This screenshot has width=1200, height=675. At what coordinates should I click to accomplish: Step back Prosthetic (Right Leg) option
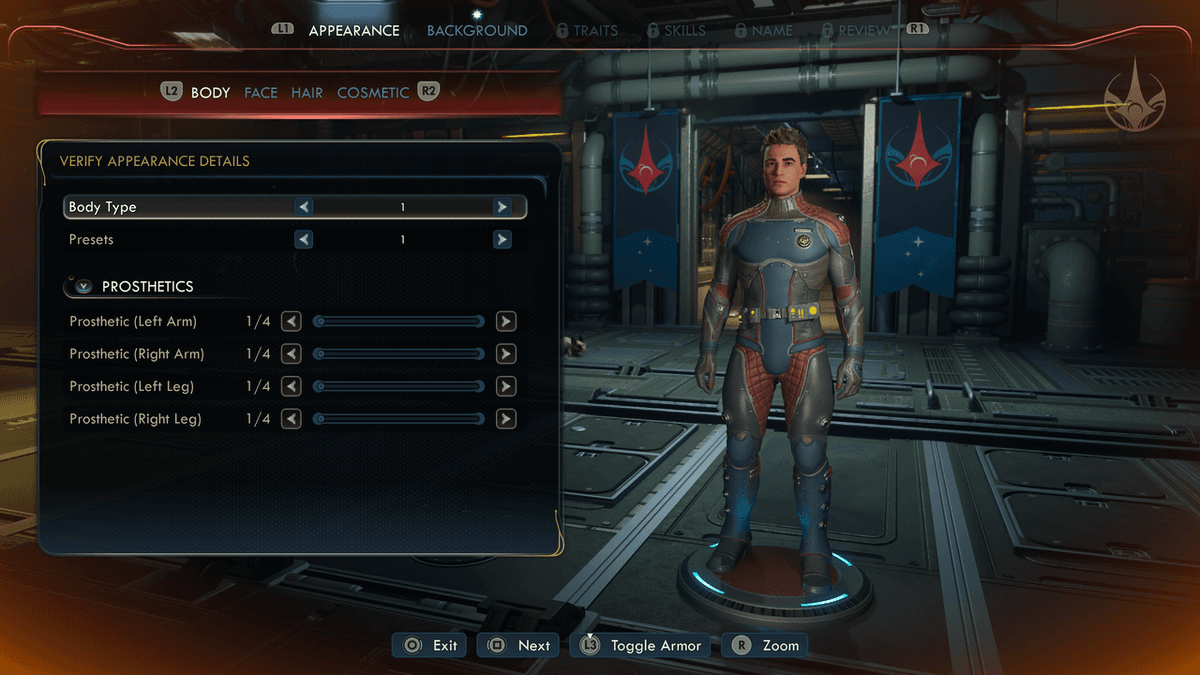point(291,419)
